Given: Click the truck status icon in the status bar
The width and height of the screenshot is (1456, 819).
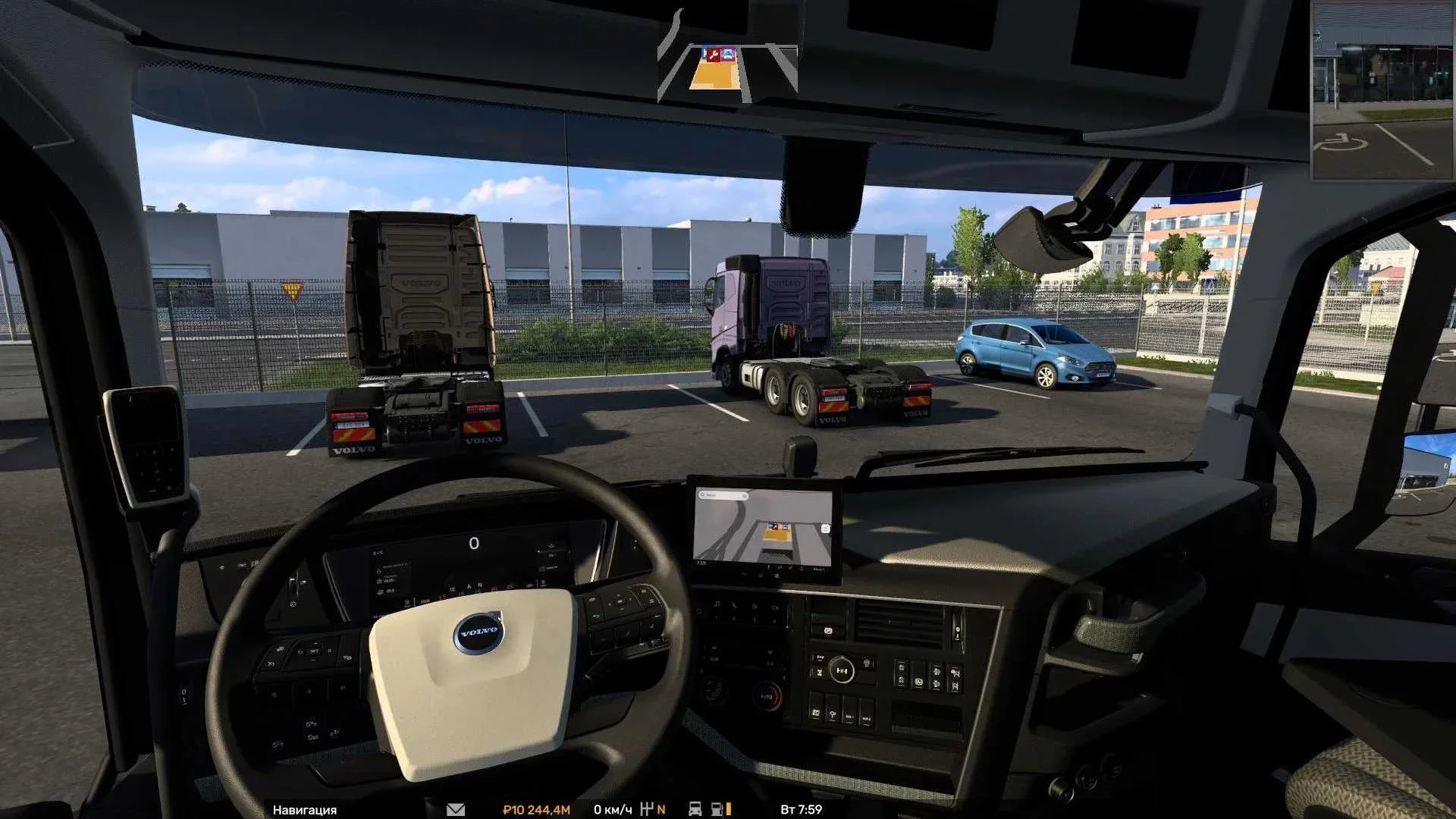Looking at the screenshot, I should 695,808.
